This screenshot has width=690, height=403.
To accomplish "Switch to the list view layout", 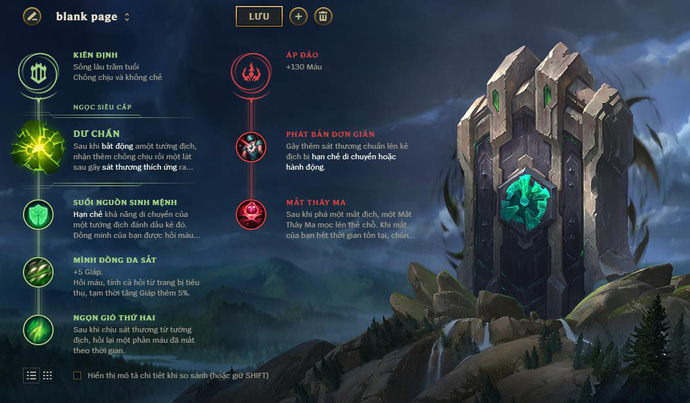I will [32, 375].
